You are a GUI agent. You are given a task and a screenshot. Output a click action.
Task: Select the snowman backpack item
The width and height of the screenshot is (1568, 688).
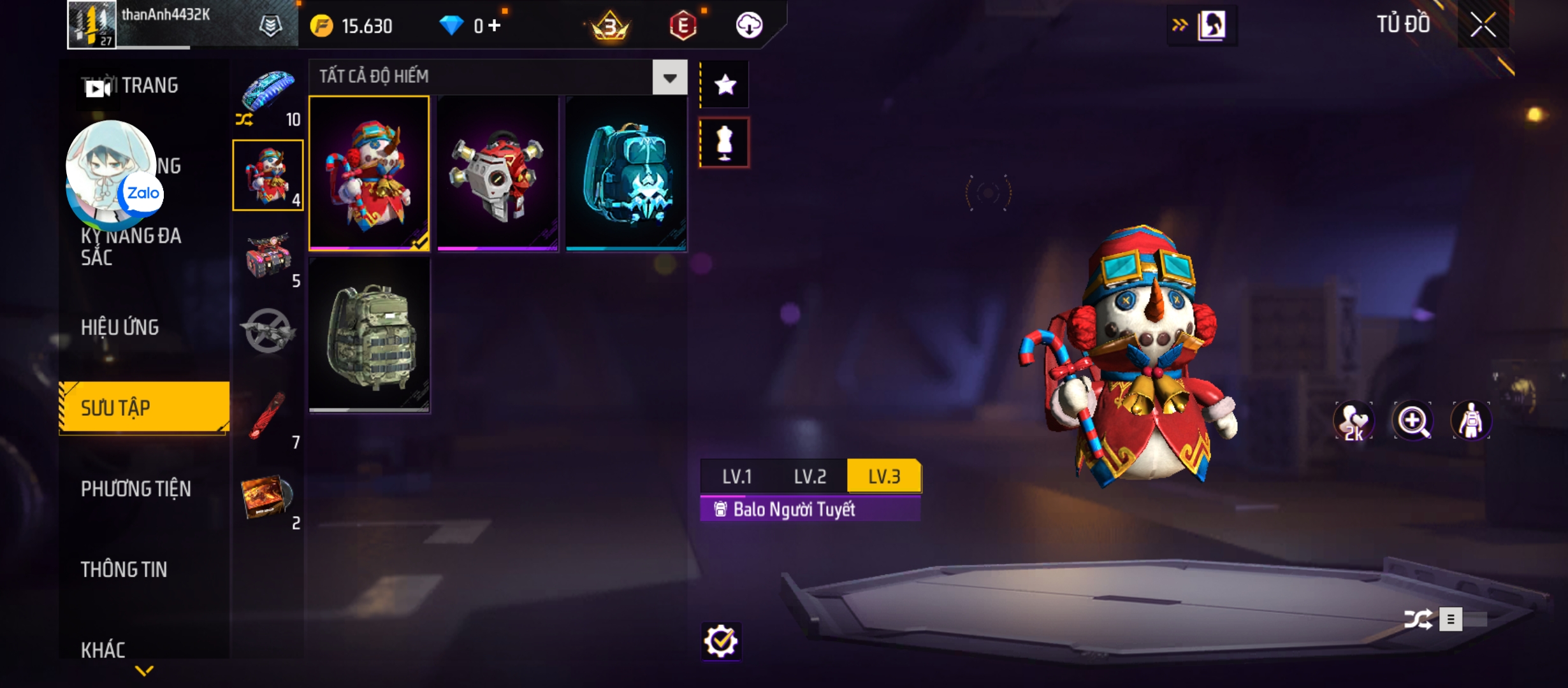[369, 173]
